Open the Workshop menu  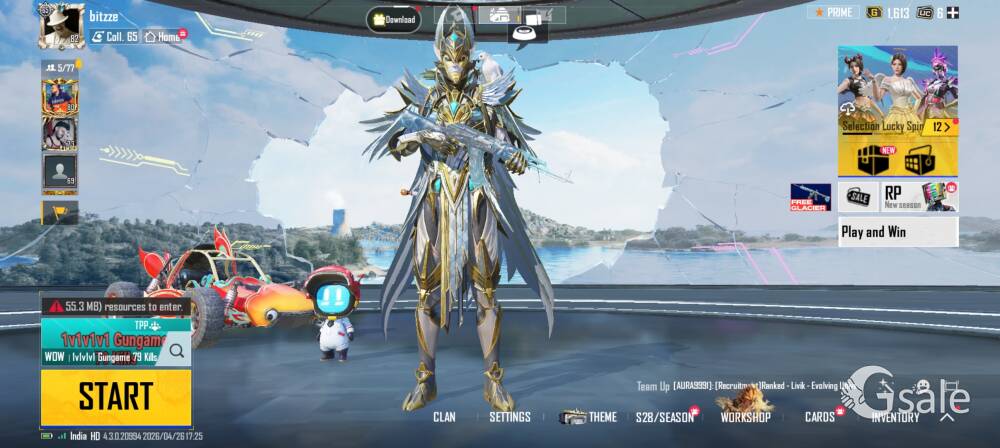[745, 415]
